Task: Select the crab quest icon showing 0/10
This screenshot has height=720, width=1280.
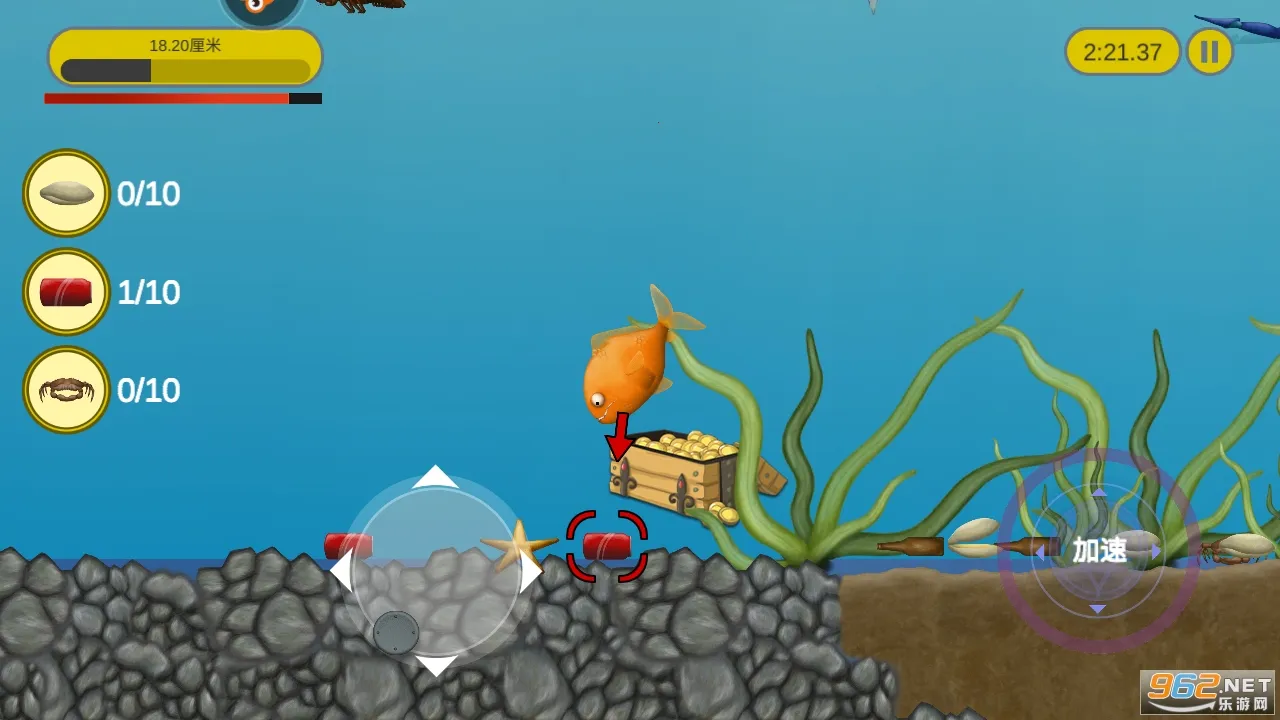Action: click(65, 390)
